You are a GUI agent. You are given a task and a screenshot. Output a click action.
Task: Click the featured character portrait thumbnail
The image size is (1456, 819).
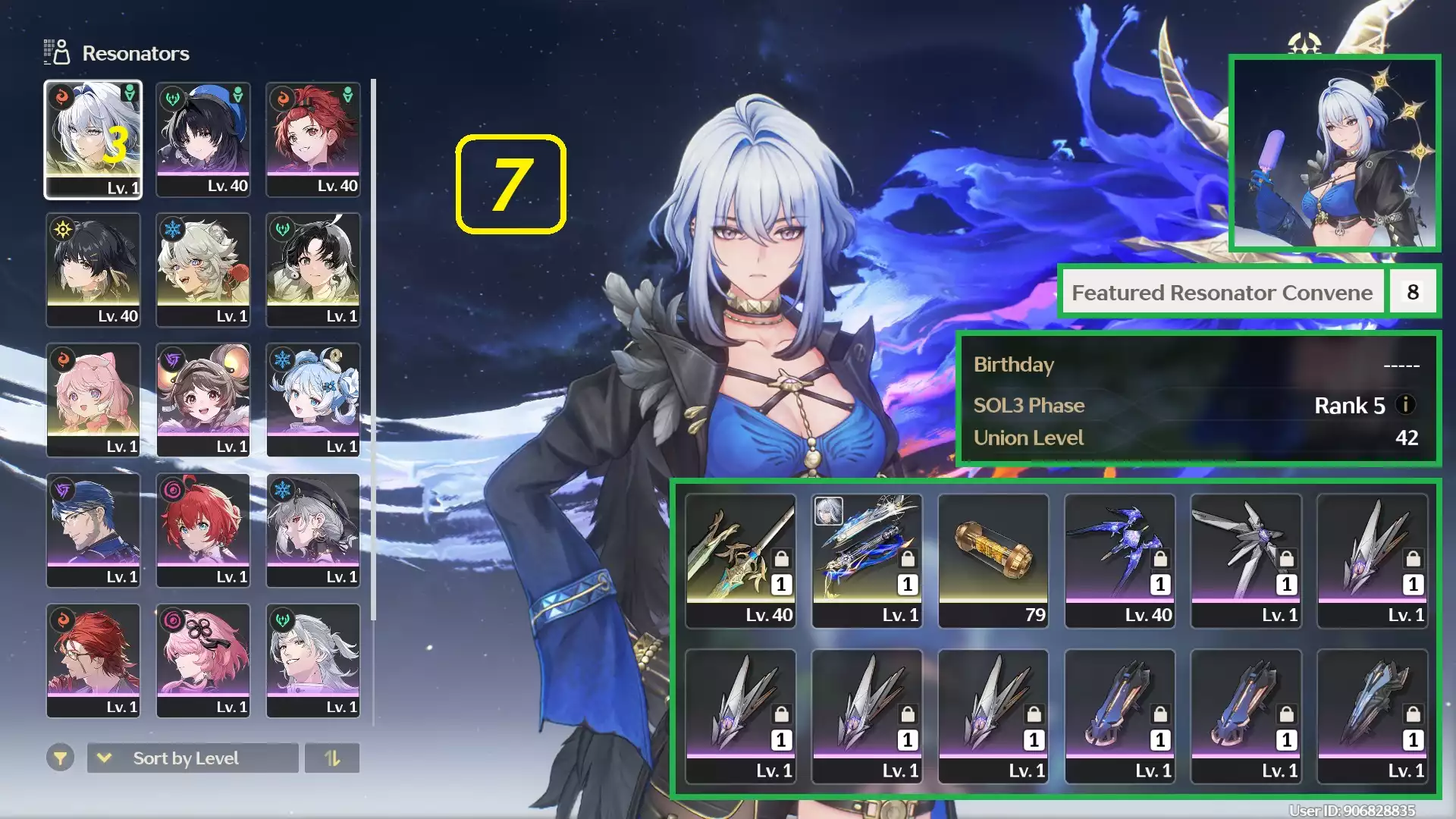1333,154
